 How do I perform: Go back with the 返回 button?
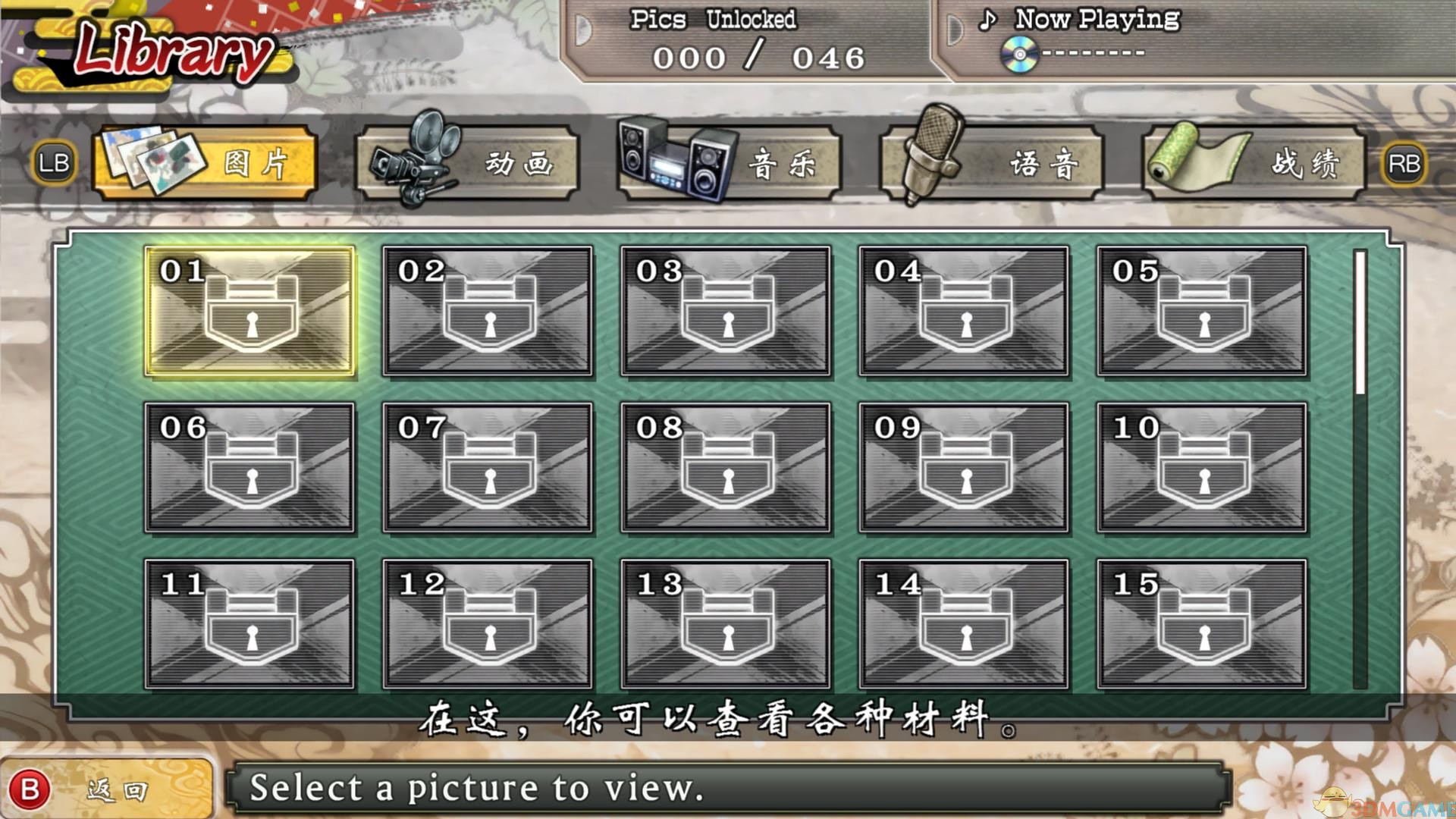[106, 790]
